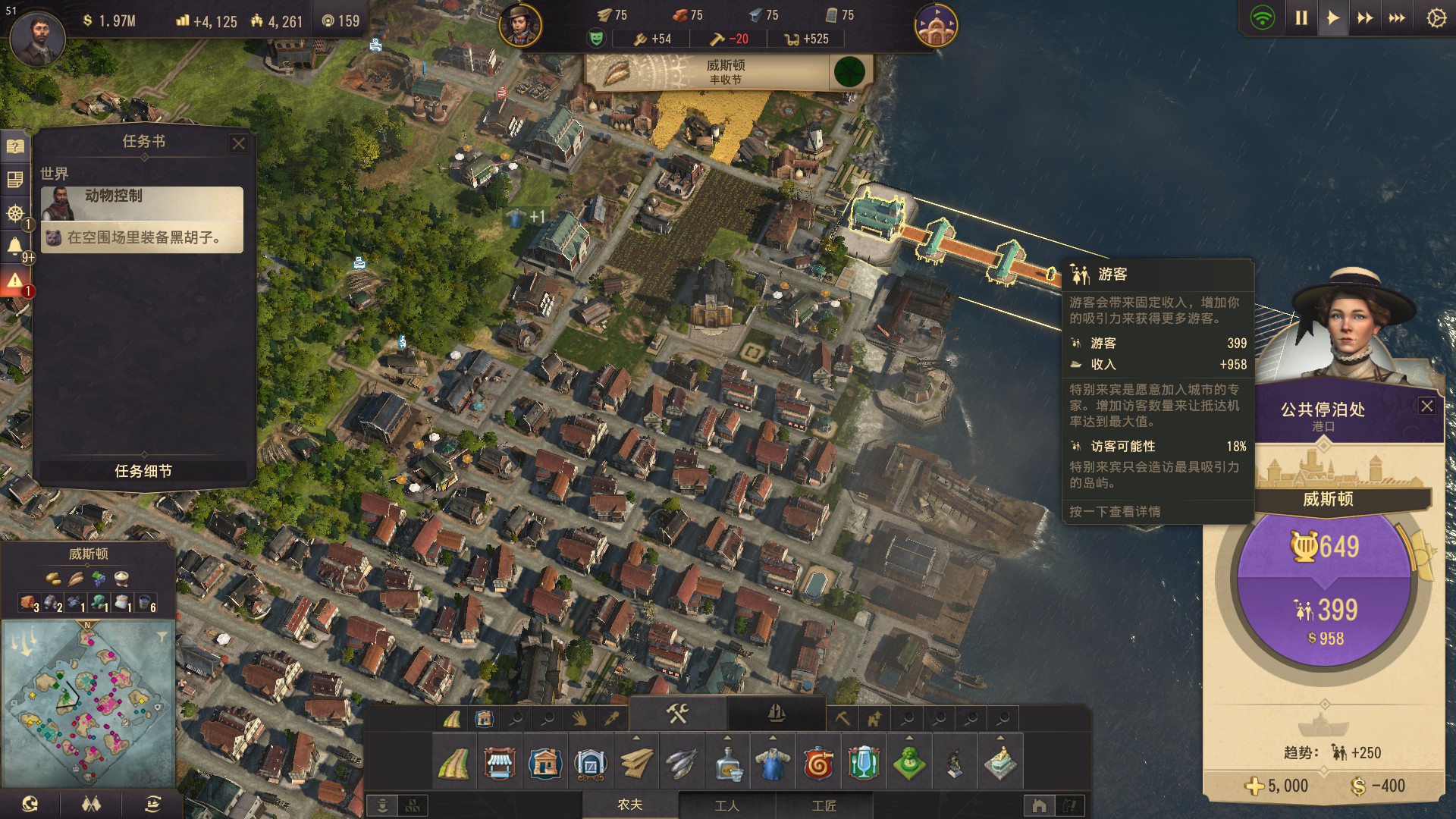The image size is (1456, 819).
Task: Close the 公共停泊处 harbor panel
Action: click(x=1426, y=406)
